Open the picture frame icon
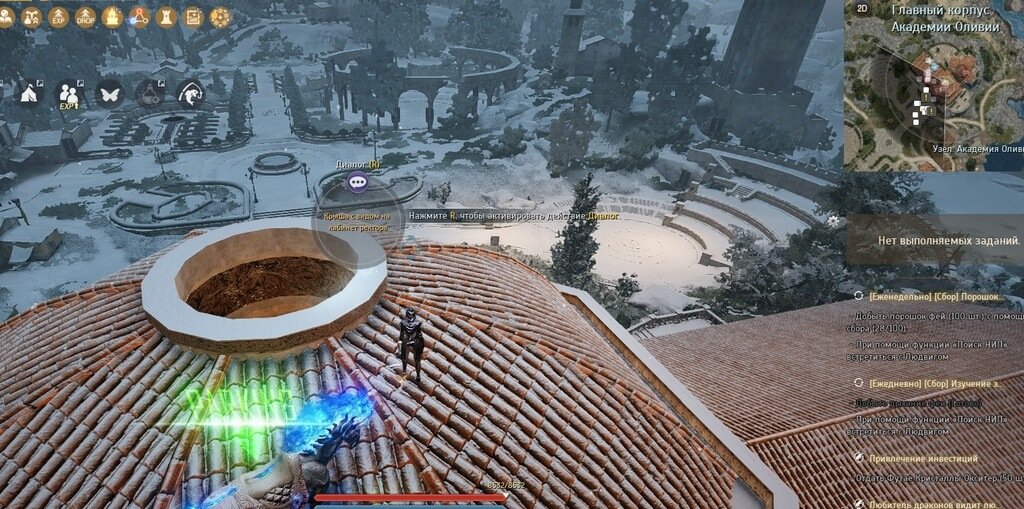This screenshot has height=509, width=1024. coord(193,17)
